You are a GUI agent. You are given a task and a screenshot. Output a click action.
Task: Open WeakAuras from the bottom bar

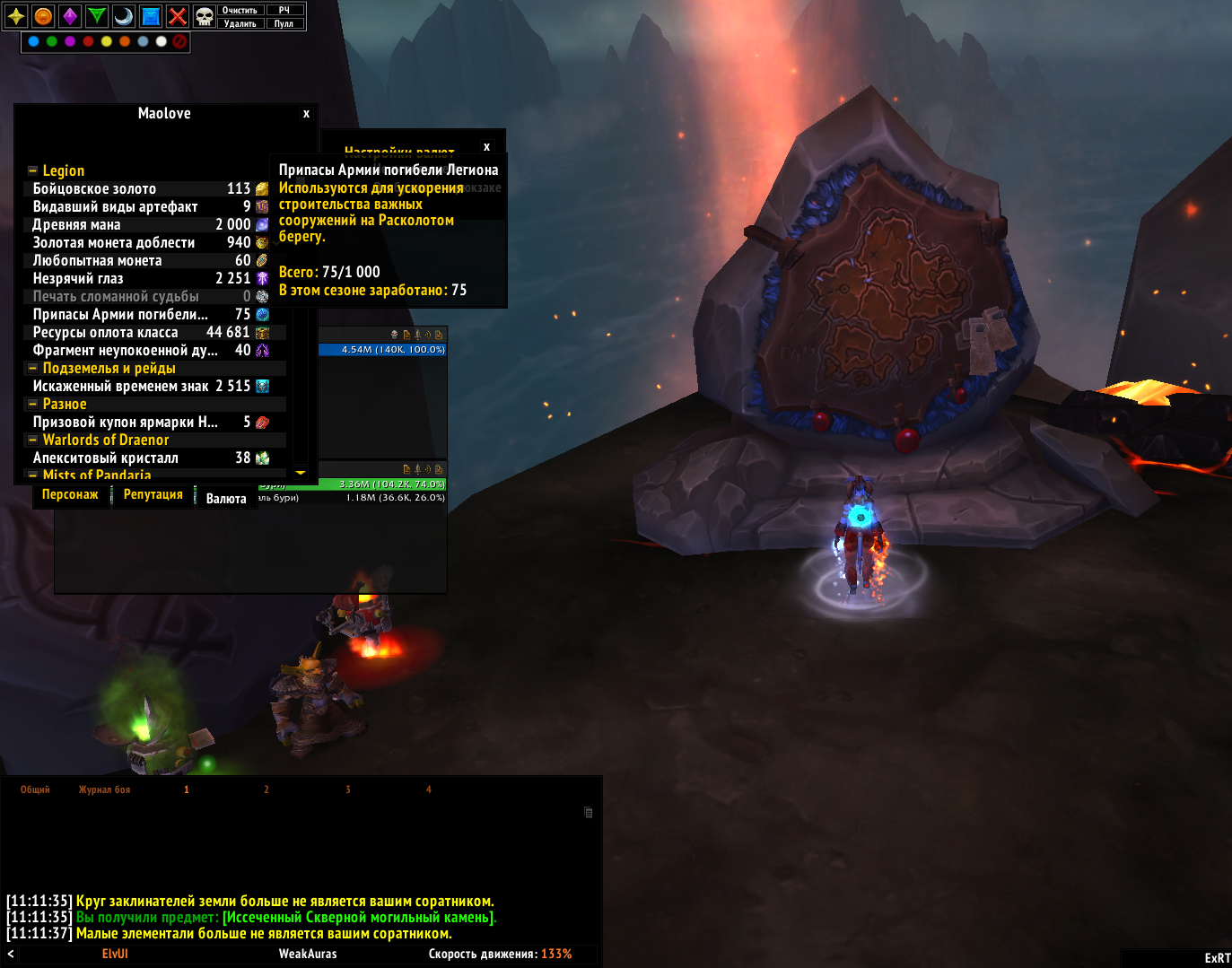tap(308, 954)
